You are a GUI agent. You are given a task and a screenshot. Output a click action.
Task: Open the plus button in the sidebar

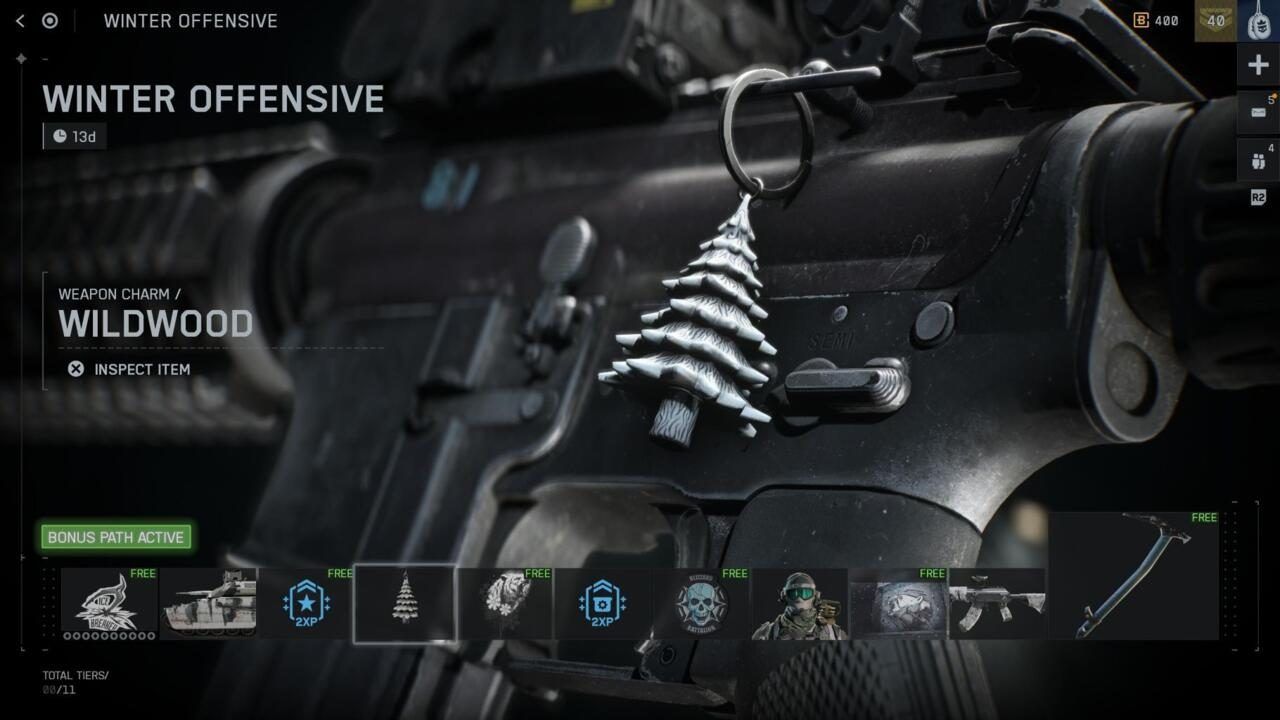click(x=1258, y=66)
